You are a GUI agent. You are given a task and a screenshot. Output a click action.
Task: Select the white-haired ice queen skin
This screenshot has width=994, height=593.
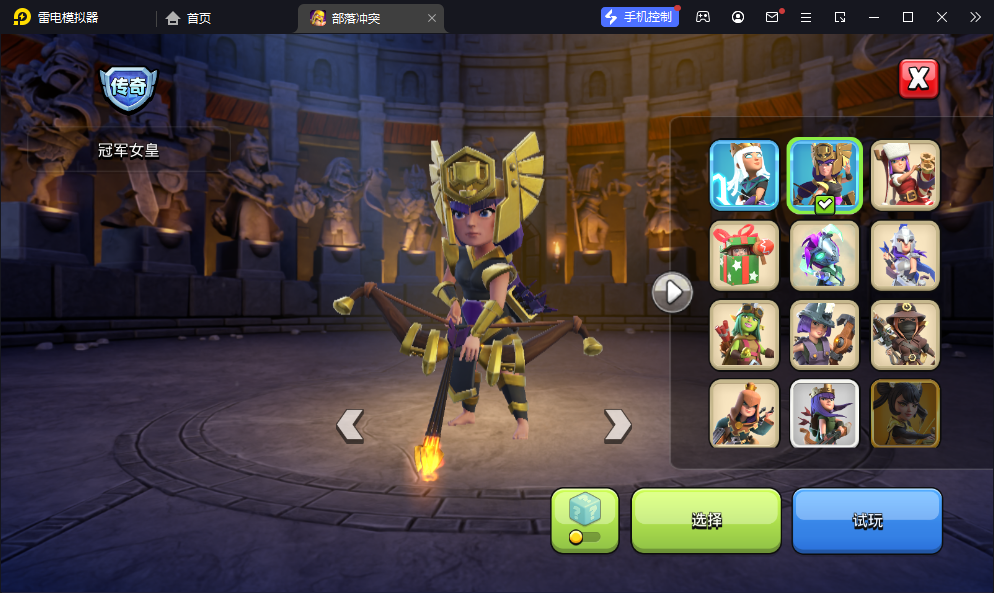click(744, 175)
